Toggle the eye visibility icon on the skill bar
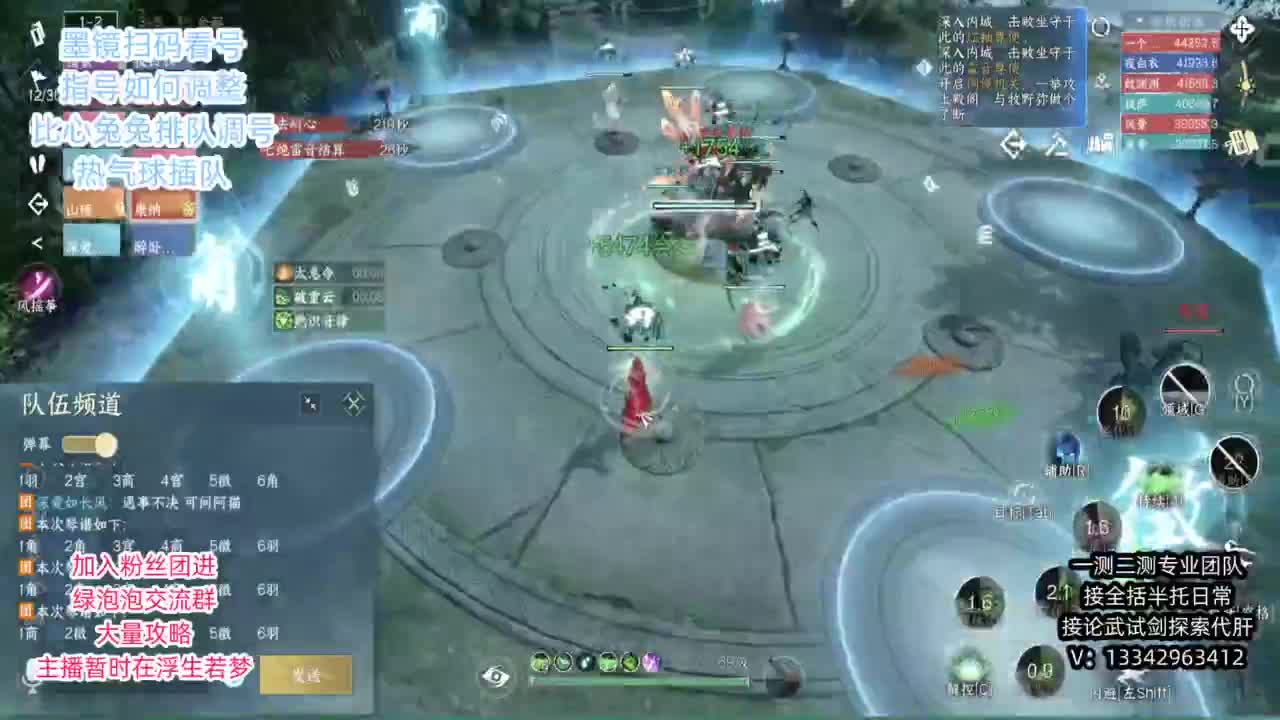 tap(493, 677)
